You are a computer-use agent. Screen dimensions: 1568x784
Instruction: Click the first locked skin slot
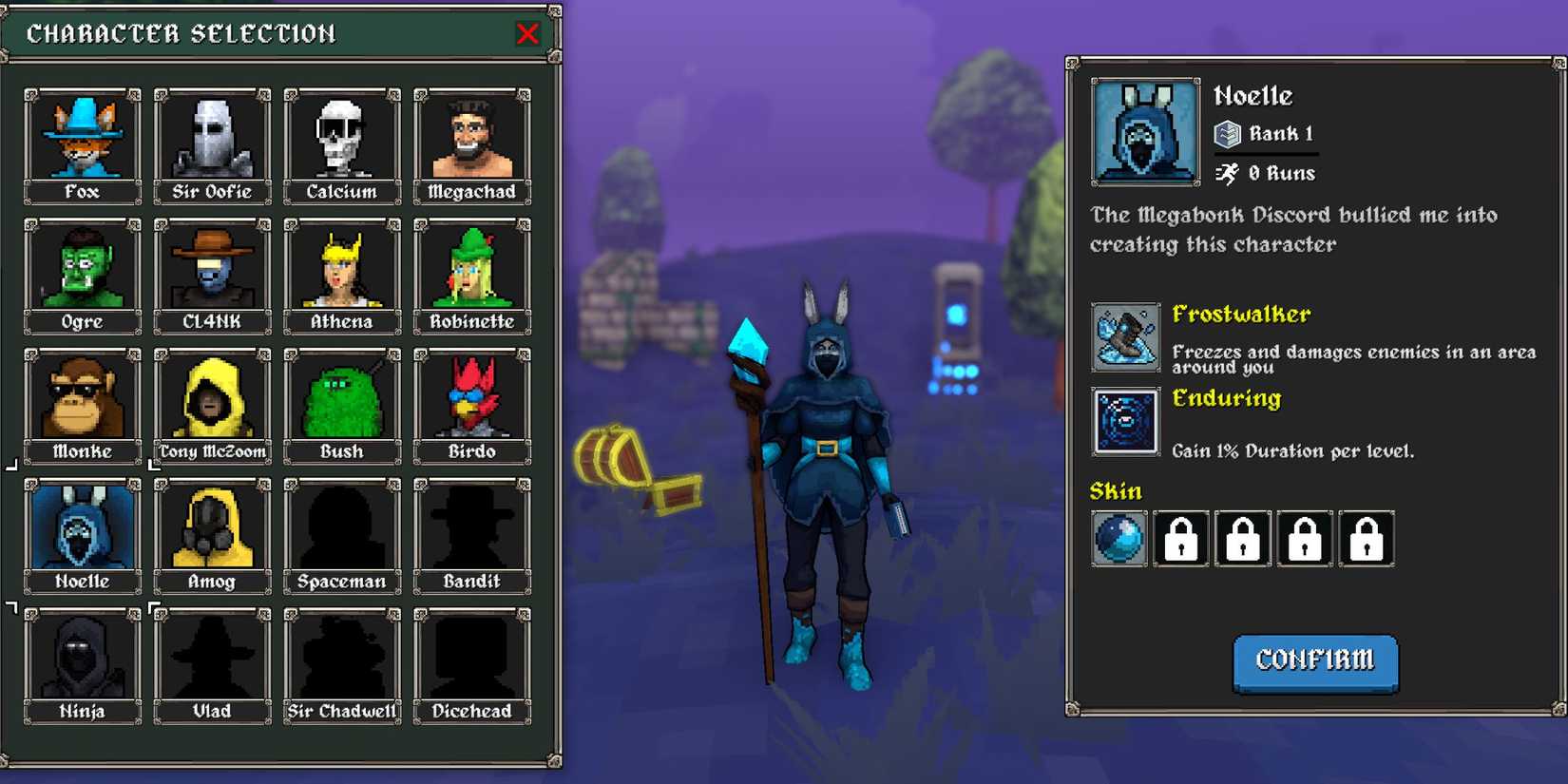click(1180, 538)
